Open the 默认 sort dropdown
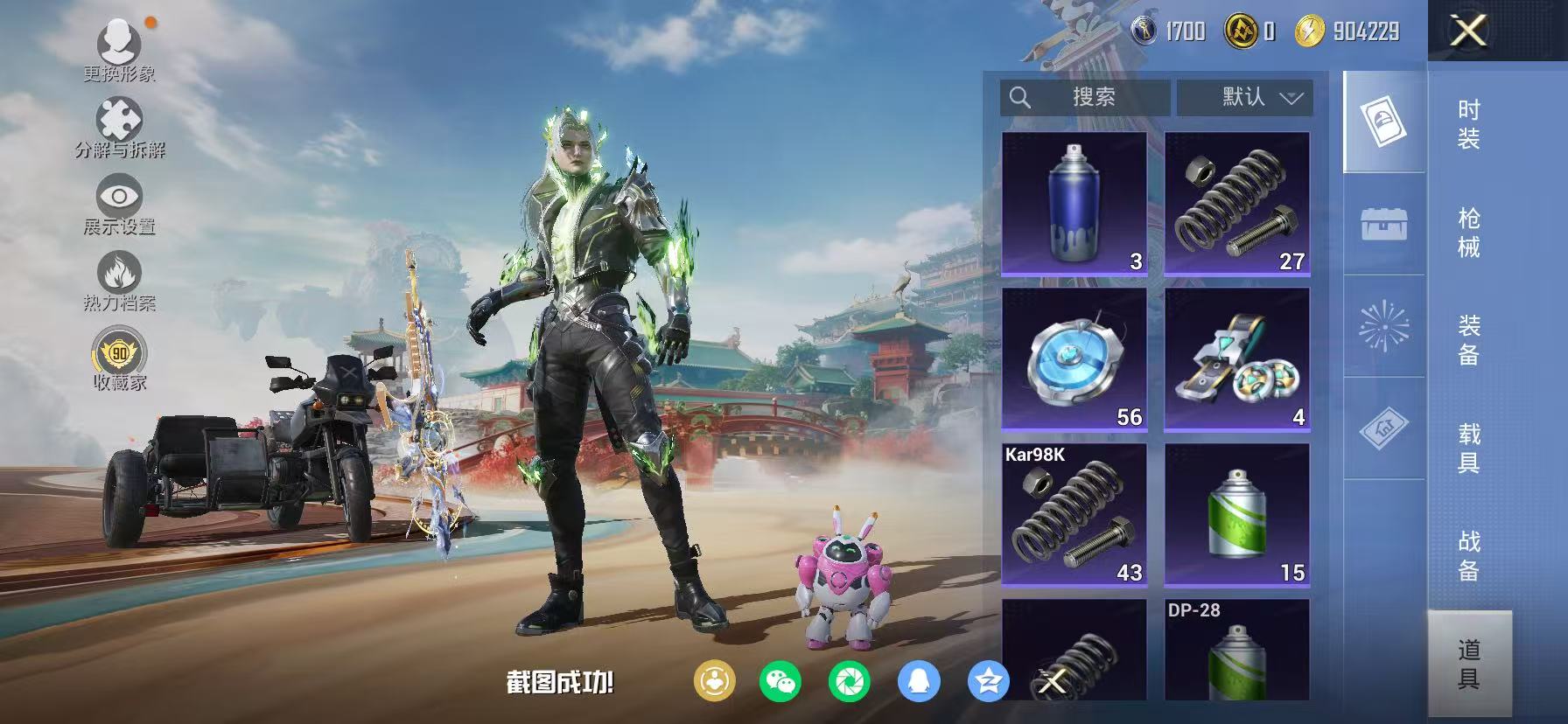 tap(1246, 97)
